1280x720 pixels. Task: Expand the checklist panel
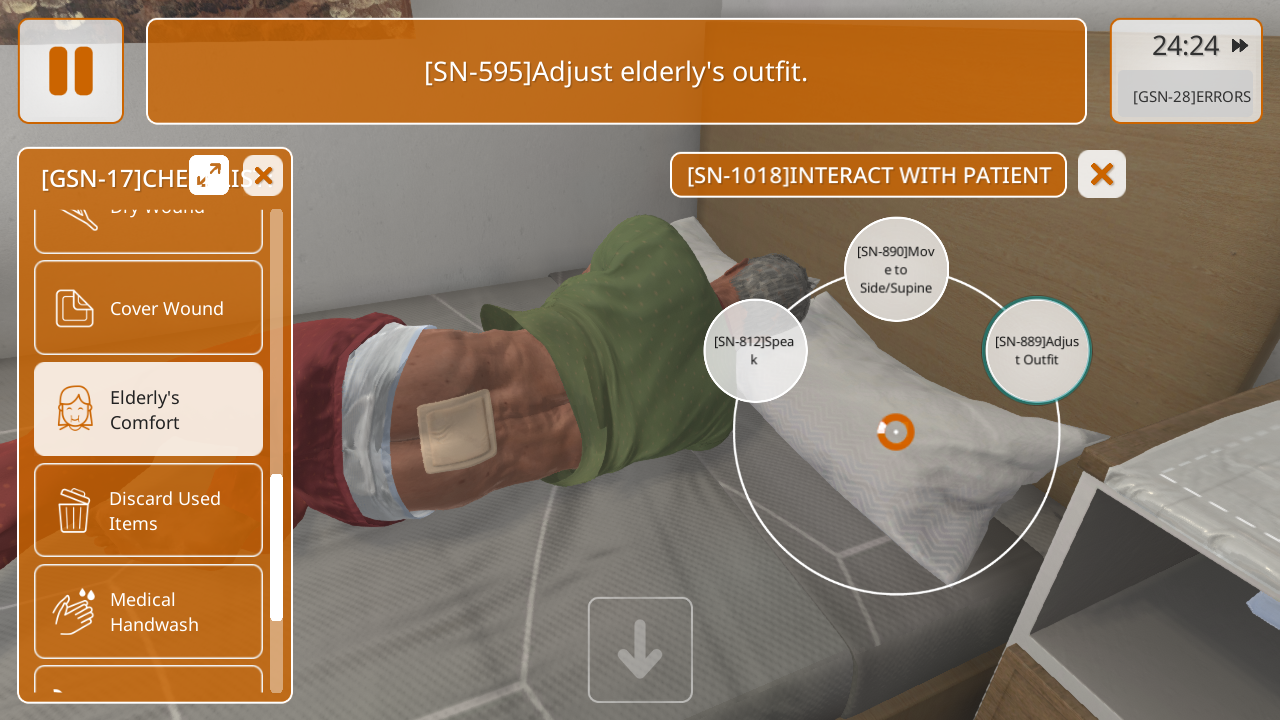click(x=209, y=175)
